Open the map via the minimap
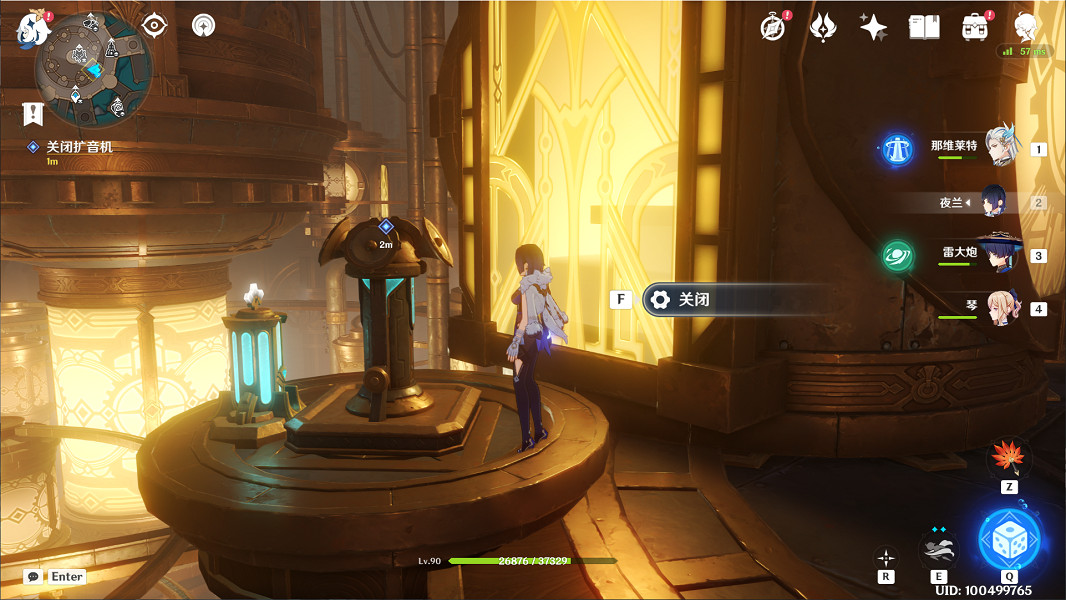The image size is (1066, 600). click(x=92, y=68)
